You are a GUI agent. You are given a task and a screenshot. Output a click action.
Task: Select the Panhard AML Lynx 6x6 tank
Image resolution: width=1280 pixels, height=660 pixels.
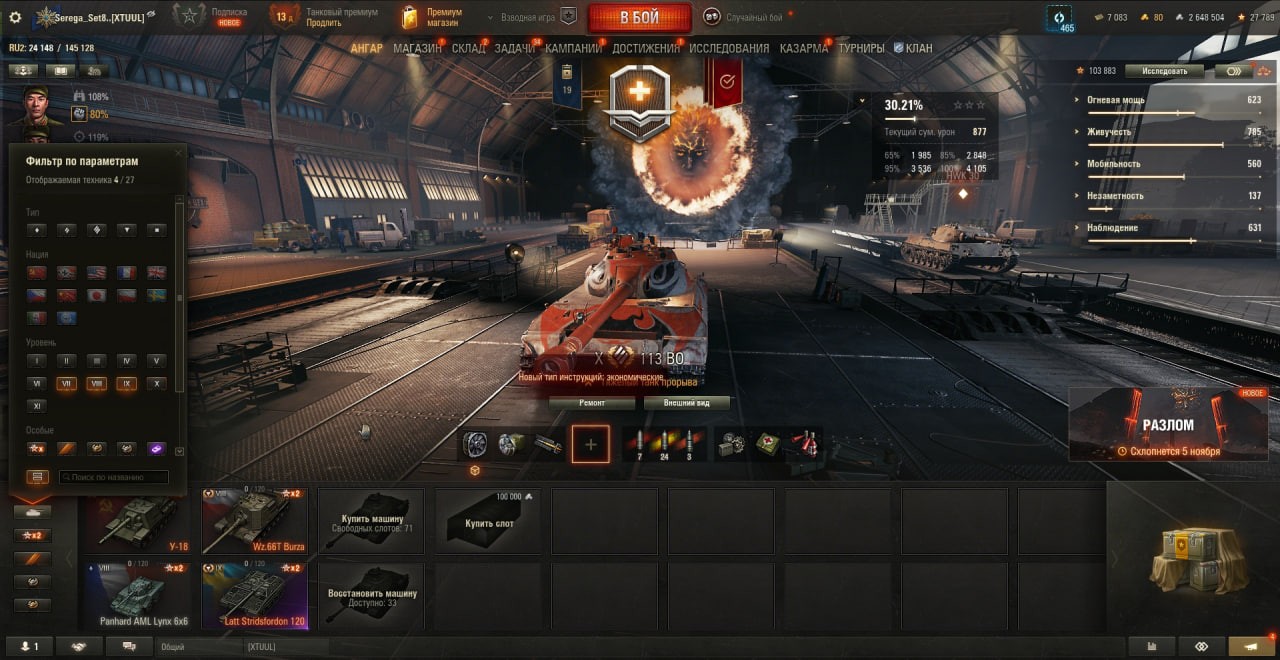[138, 596]
